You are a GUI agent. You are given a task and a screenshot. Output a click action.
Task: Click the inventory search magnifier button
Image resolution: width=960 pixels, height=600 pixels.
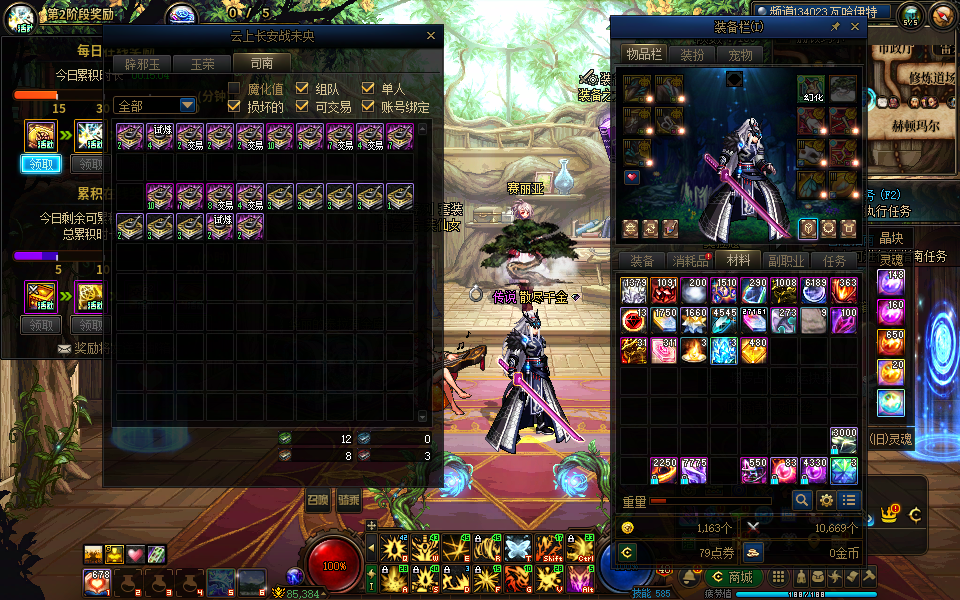coord(802,500)
